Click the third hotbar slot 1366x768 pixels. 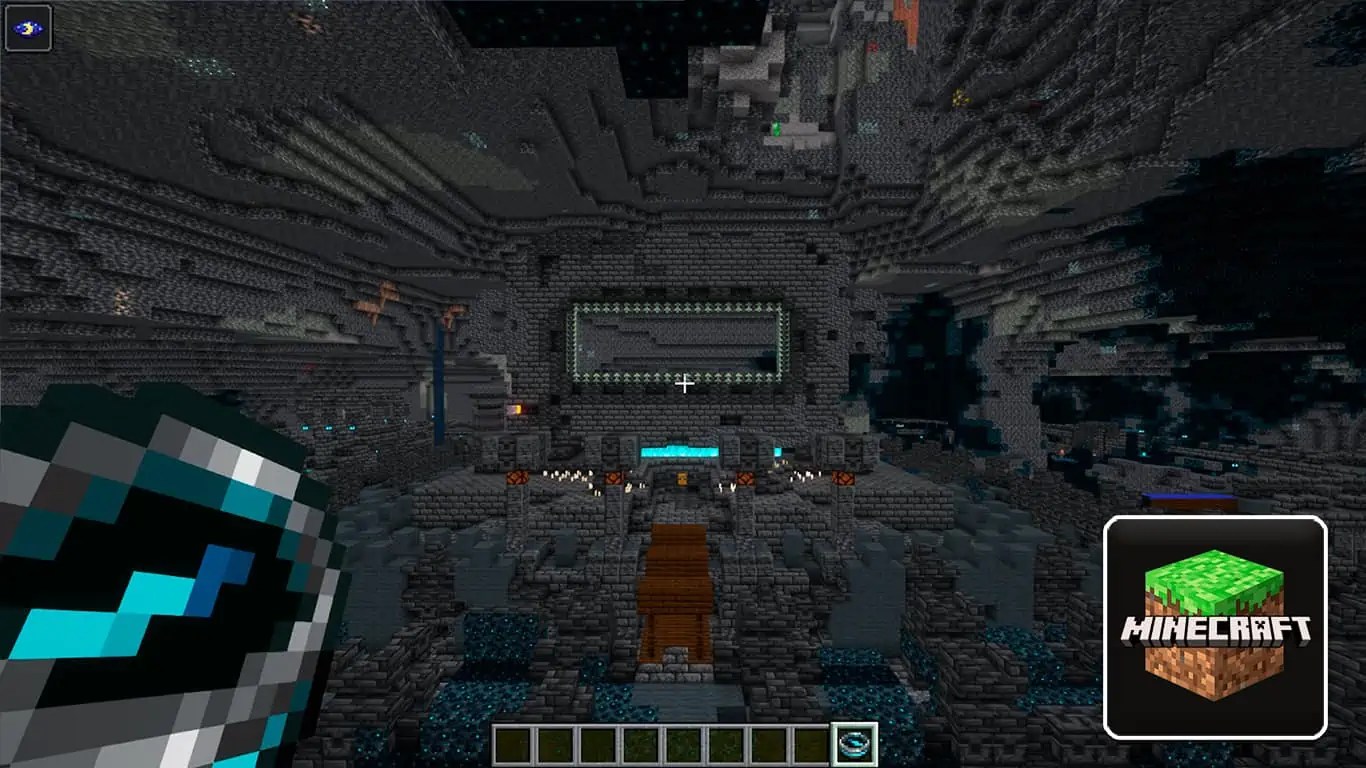point(597,743)
